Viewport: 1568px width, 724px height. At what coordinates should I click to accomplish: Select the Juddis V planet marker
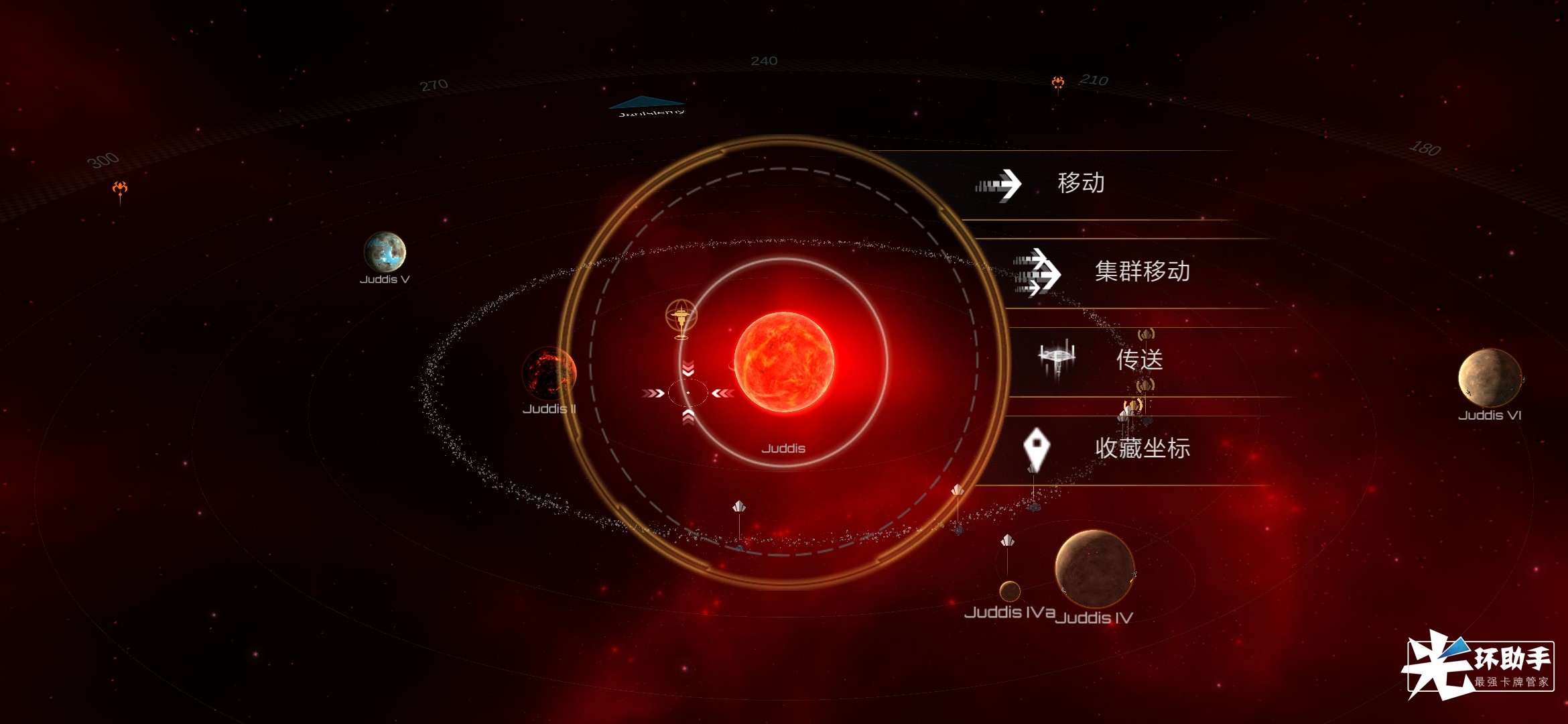click(385, 252)
